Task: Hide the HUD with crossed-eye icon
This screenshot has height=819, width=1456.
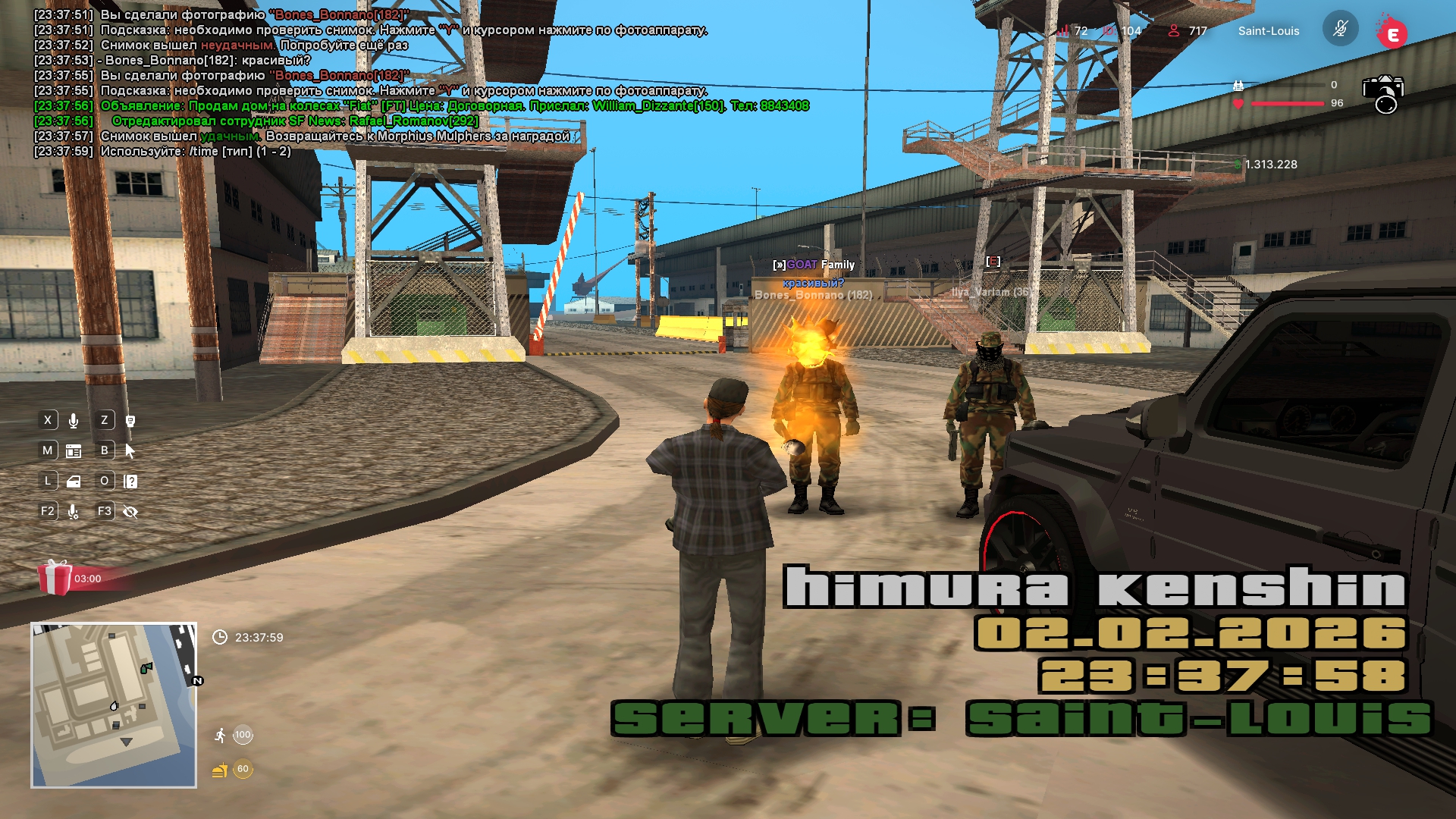Action: (x=130, y=512)
